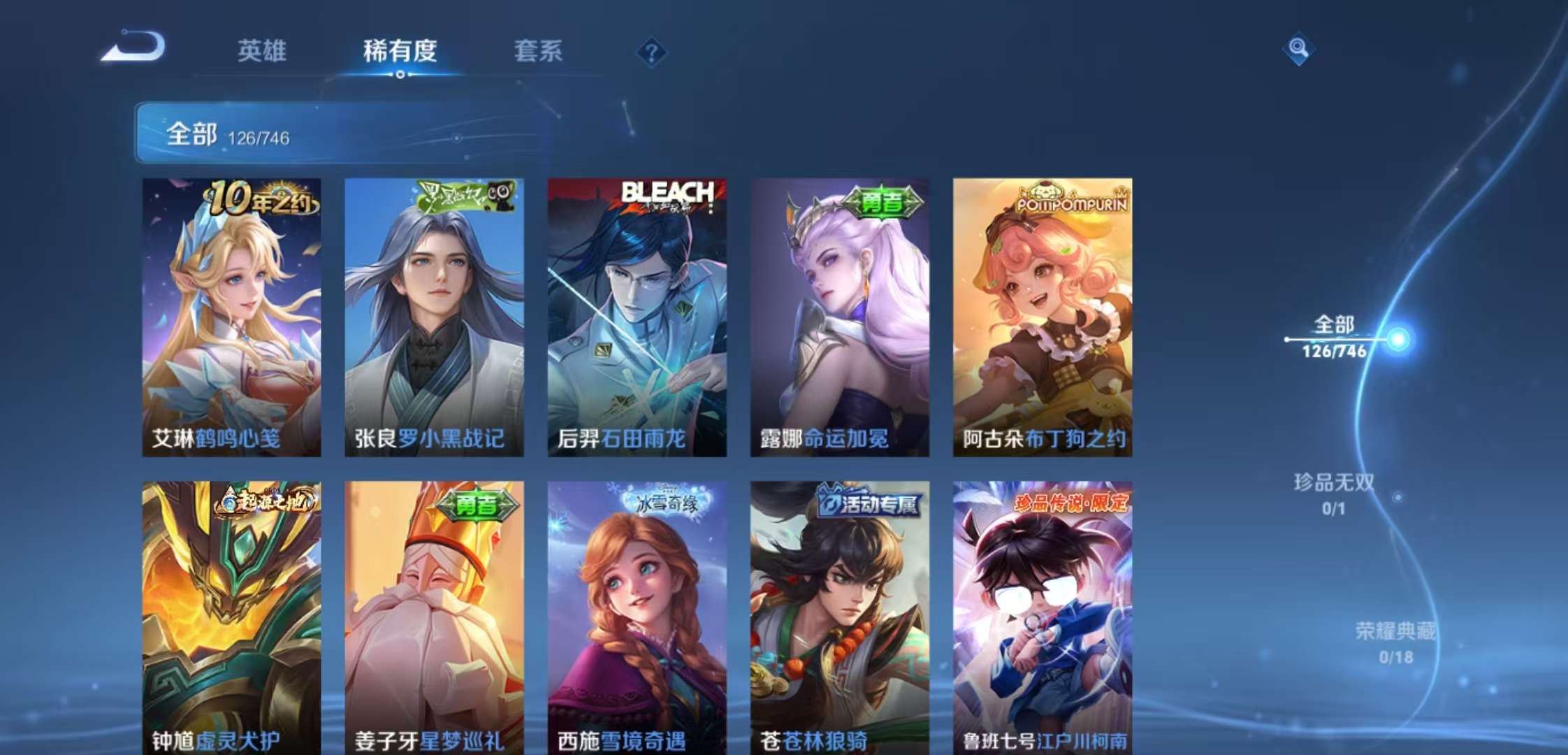Switch to the 英雄 tab
Viewport: 1568px width, 755px height.
click(x=261, y=51)
